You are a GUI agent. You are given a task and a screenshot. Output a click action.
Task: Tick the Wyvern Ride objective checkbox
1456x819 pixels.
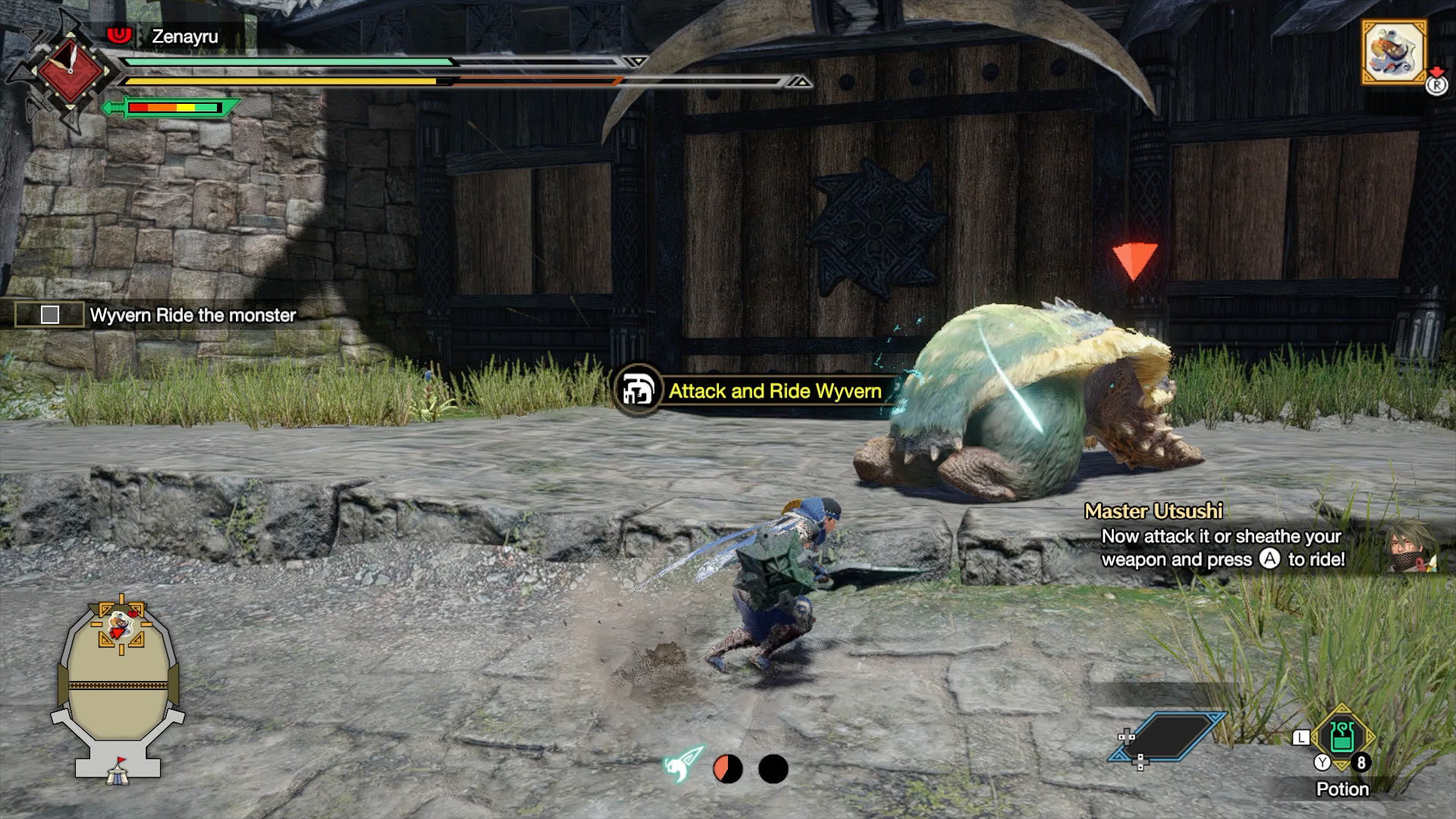(50, 315)
